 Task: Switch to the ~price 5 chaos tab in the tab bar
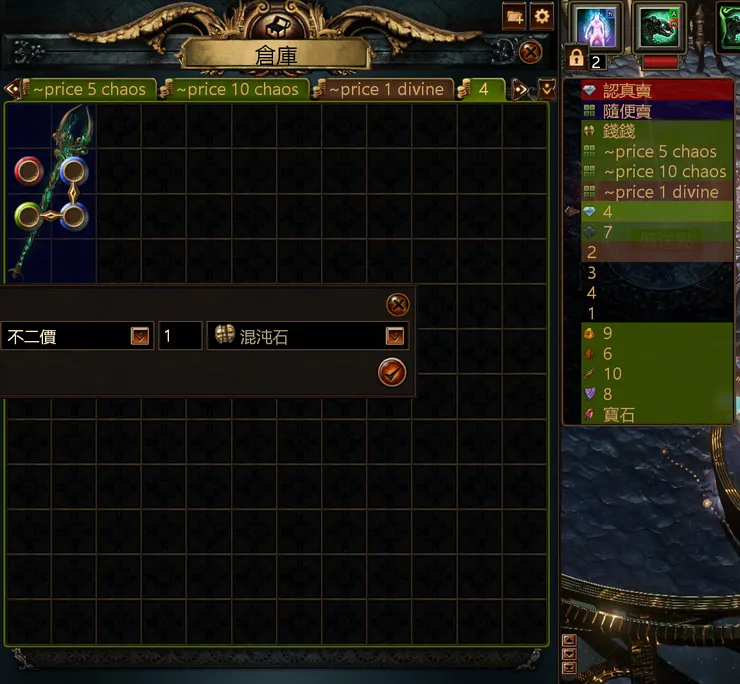pos(88,89)
